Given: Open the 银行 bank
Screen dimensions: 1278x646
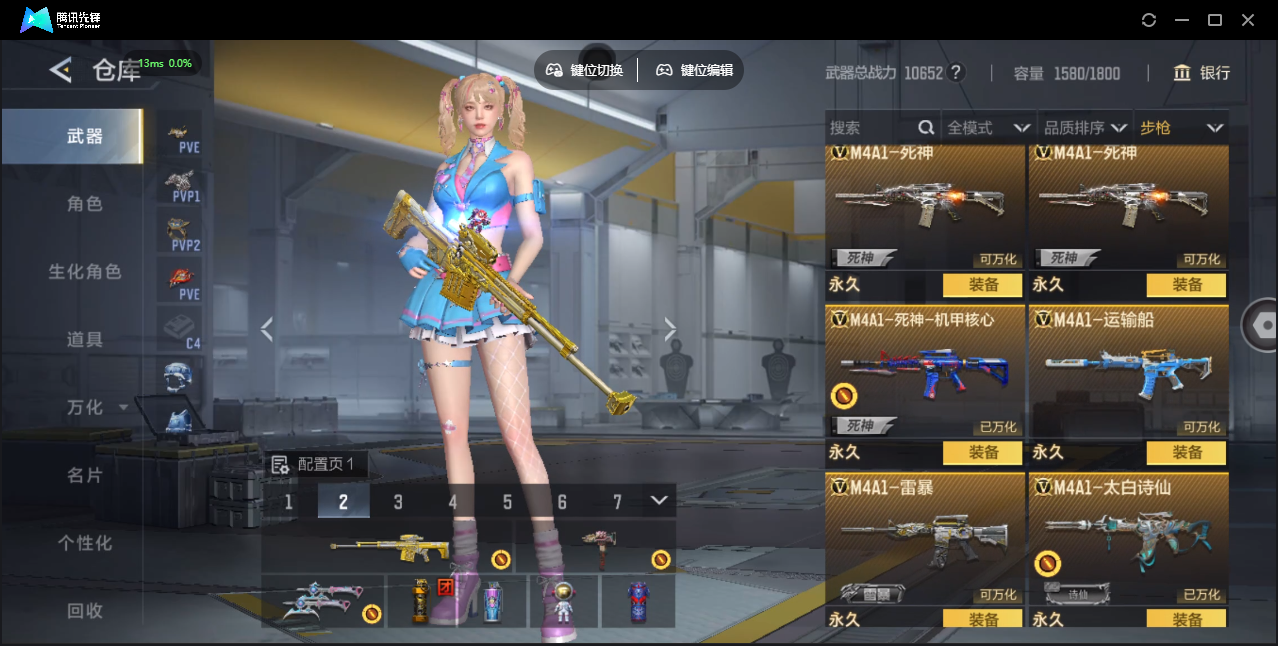Looking at the screenshot, I should pos(1202,73).
